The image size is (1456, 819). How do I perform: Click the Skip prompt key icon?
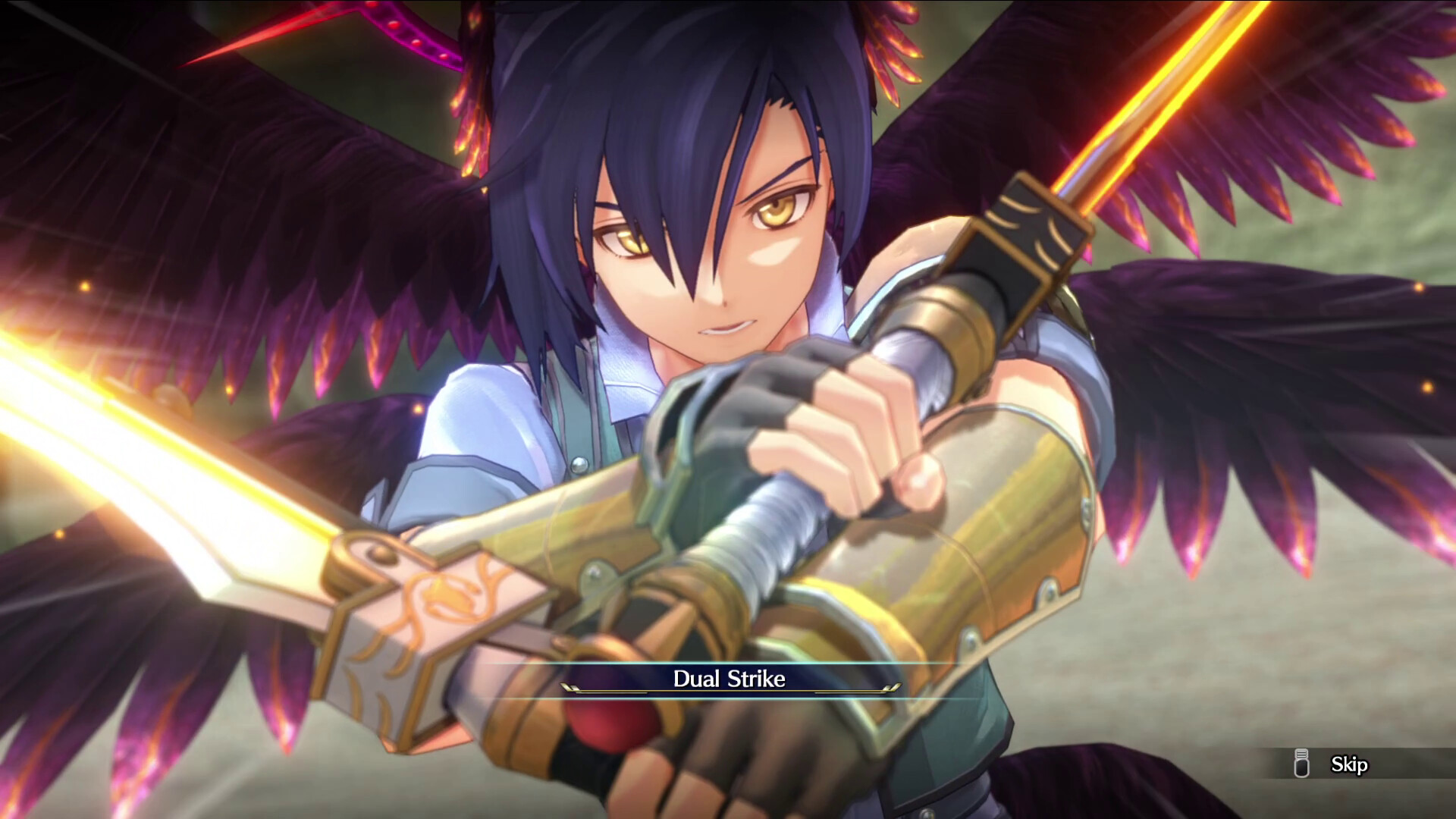1302,764
